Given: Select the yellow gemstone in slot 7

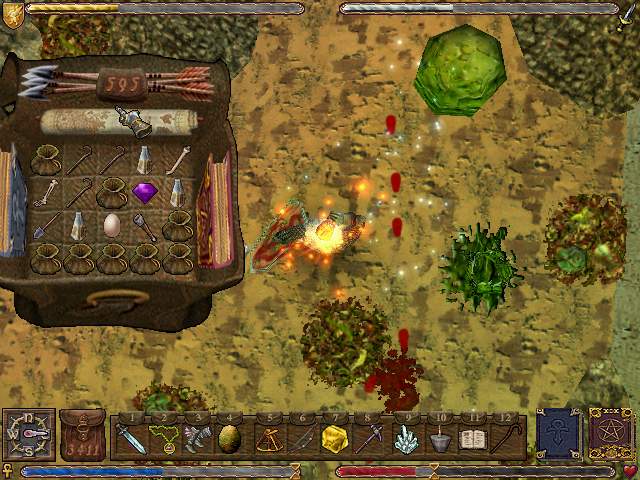Looking at the screenshot, I should coord(335,438).
